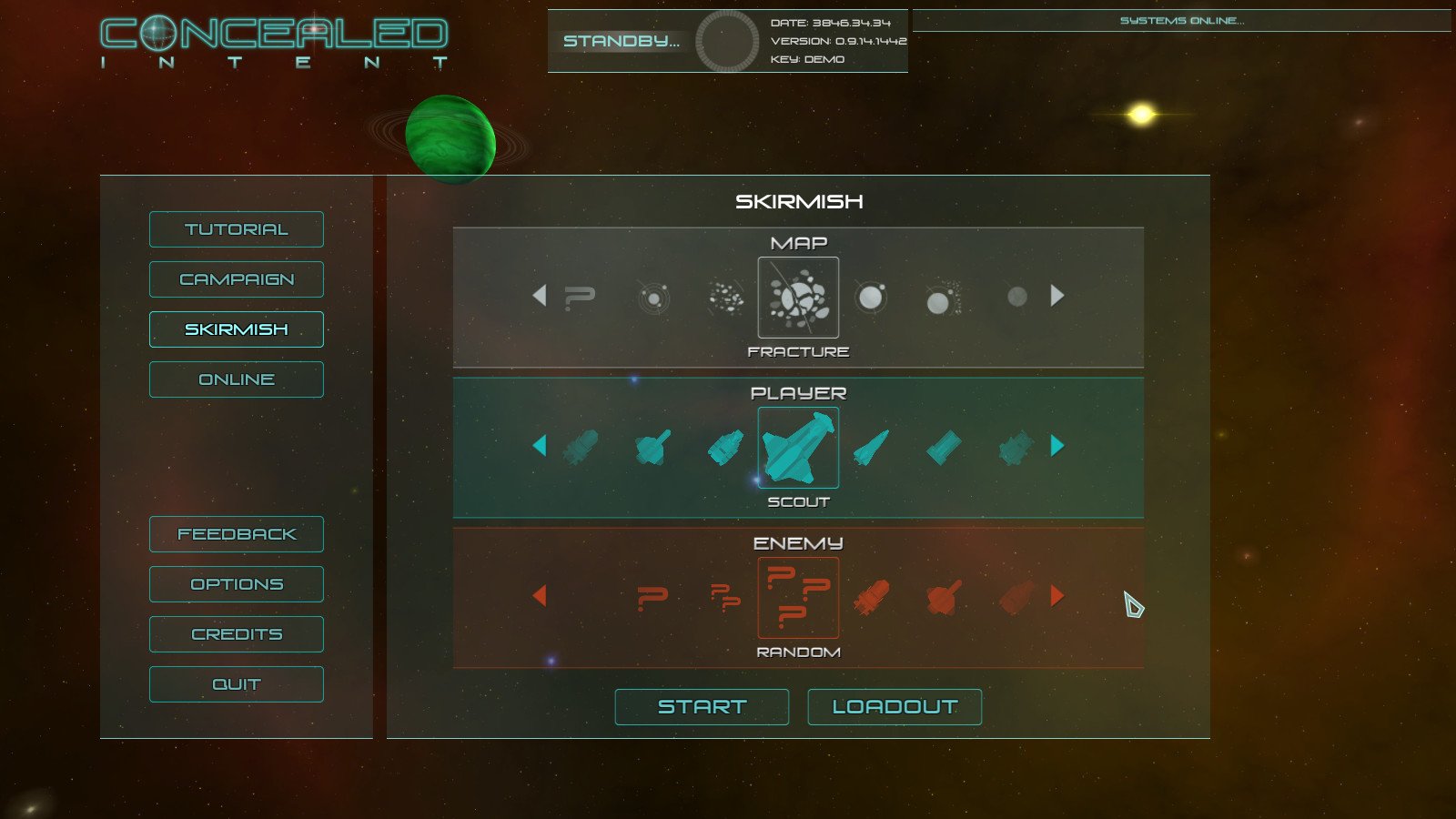1456x819 pixels.
Task: Pick the rightmost red enemy ship
Action: pos(1013,597)
